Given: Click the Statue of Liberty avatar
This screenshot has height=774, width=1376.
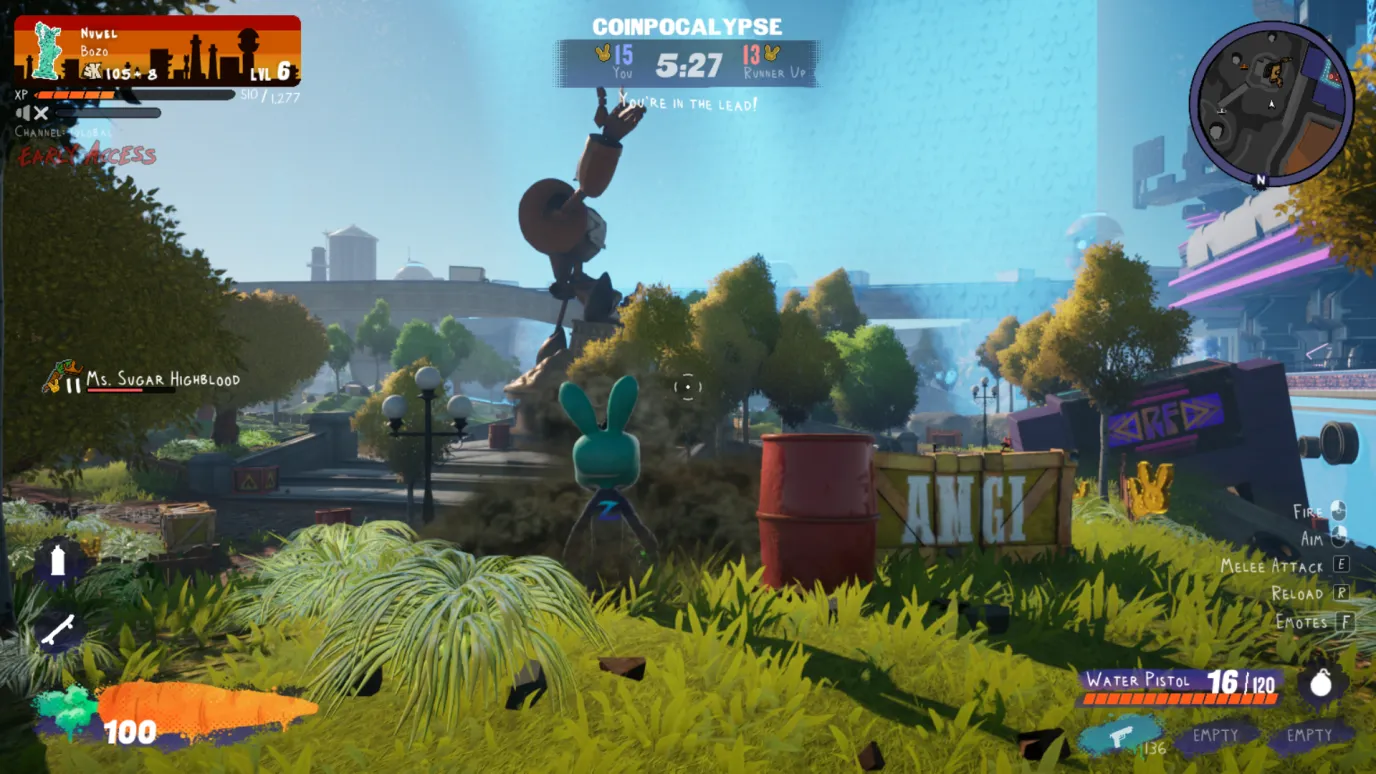Looking at the screenshot, I should click(46, 50).
